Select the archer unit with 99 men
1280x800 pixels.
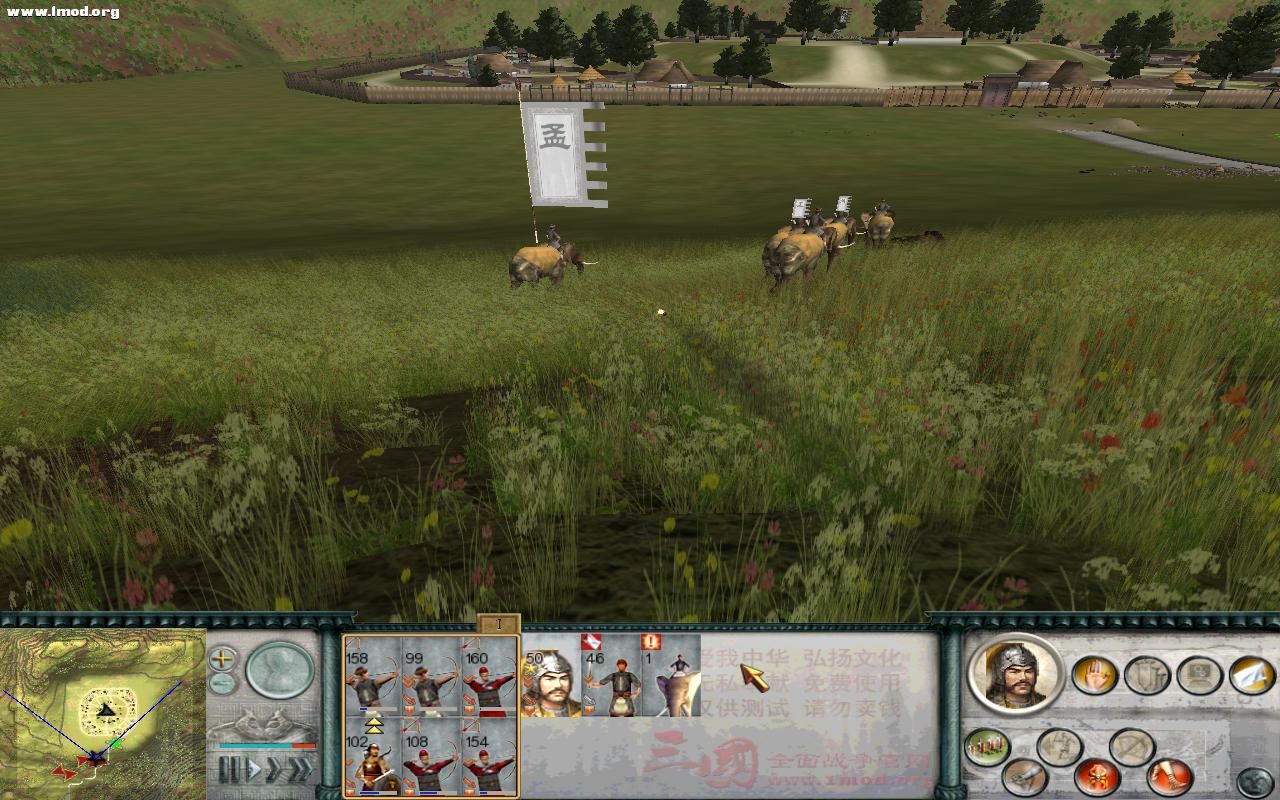[430, 676]
